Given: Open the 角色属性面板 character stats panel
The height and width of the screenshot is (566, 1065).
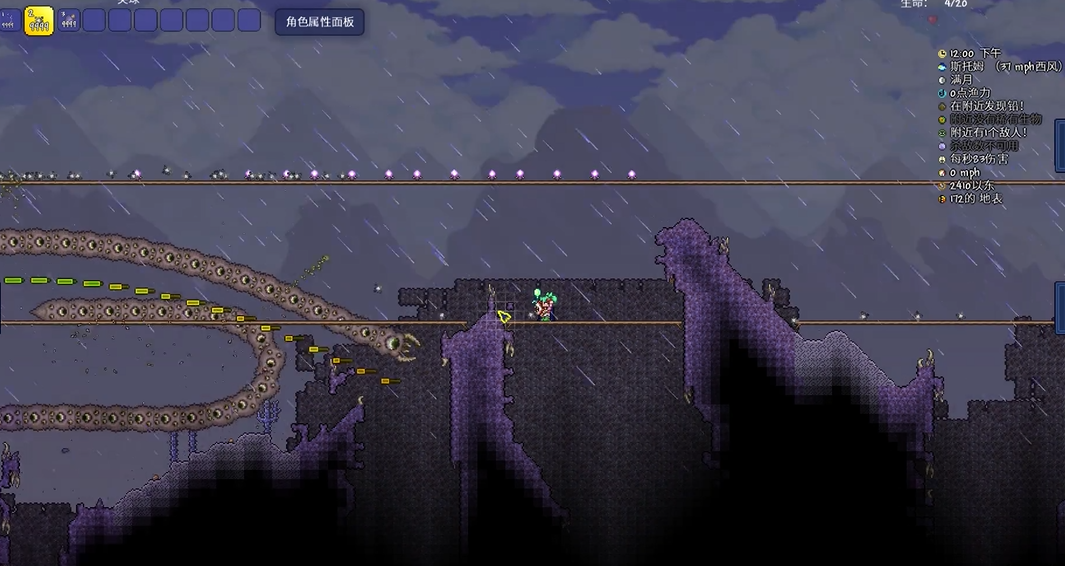Looking at the screenshot, I should pos(319,22).
